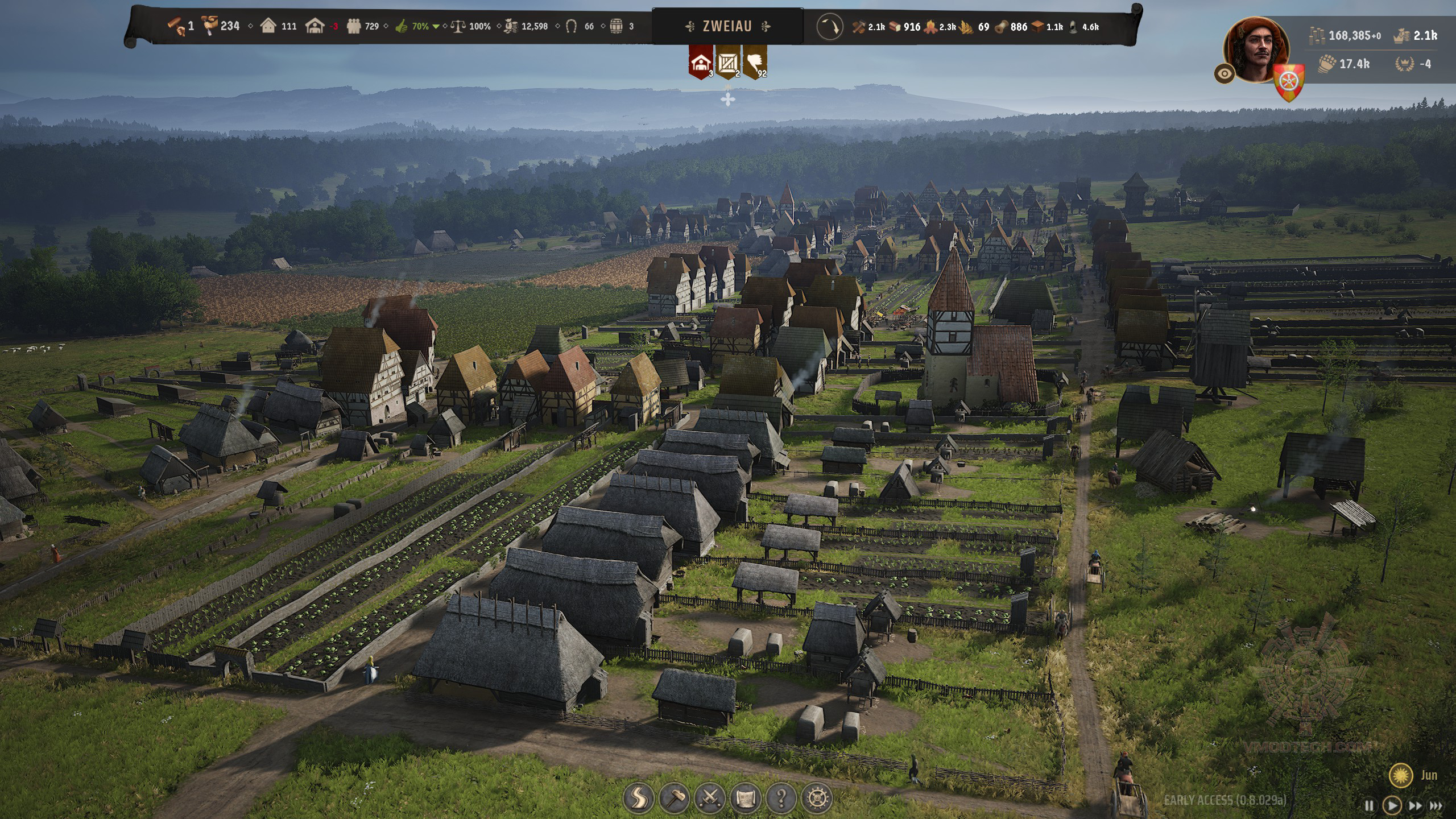Set double fast-forward speed
Screen dimensions: 1456x819
pos(1414,805)
